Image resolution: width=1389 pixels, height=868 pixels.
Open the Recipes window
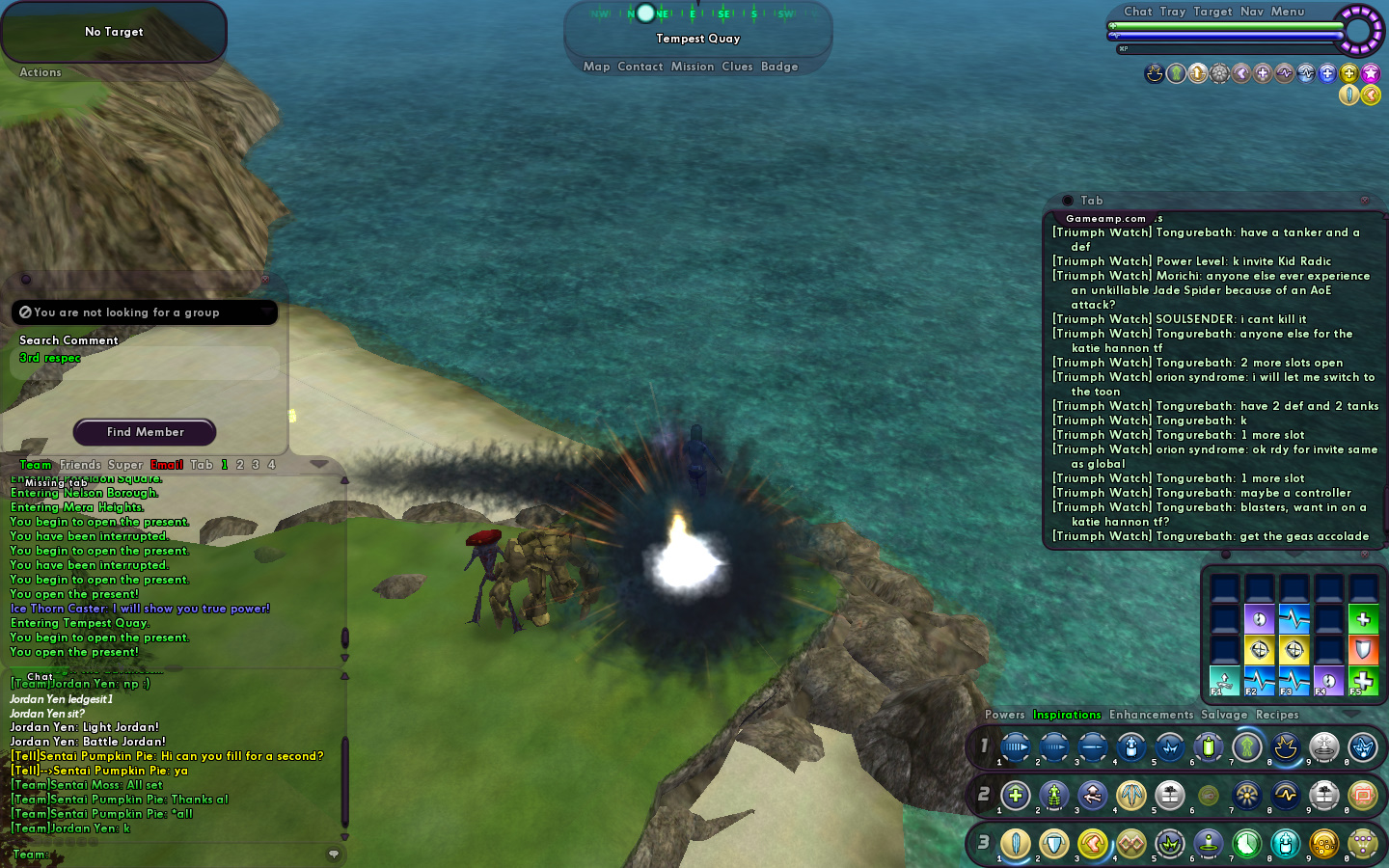(1277, 715)
